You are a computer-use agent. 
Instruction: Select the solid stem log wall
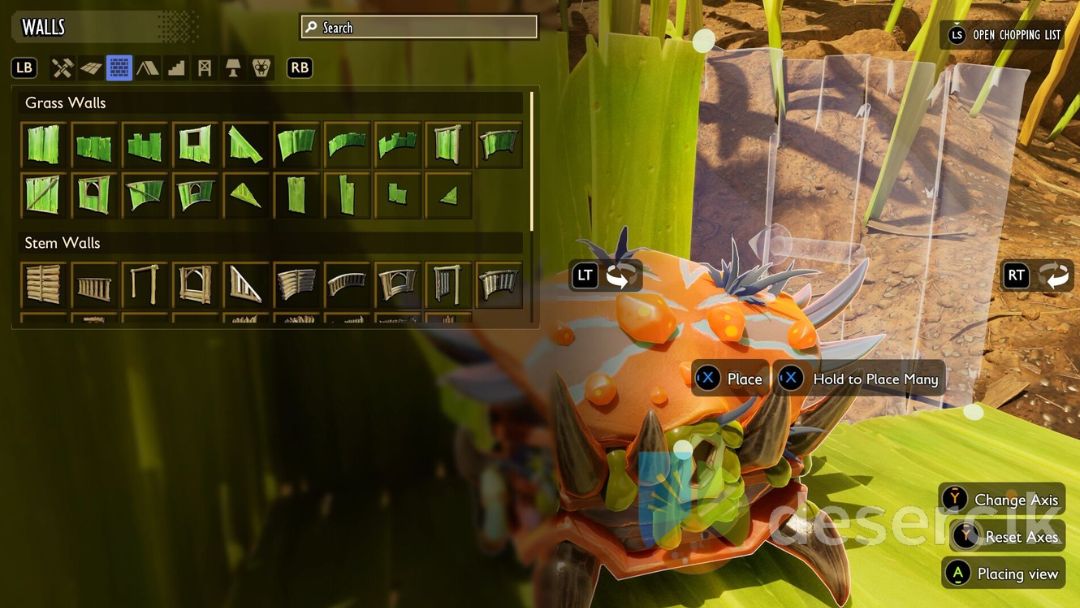click(44, 285)
